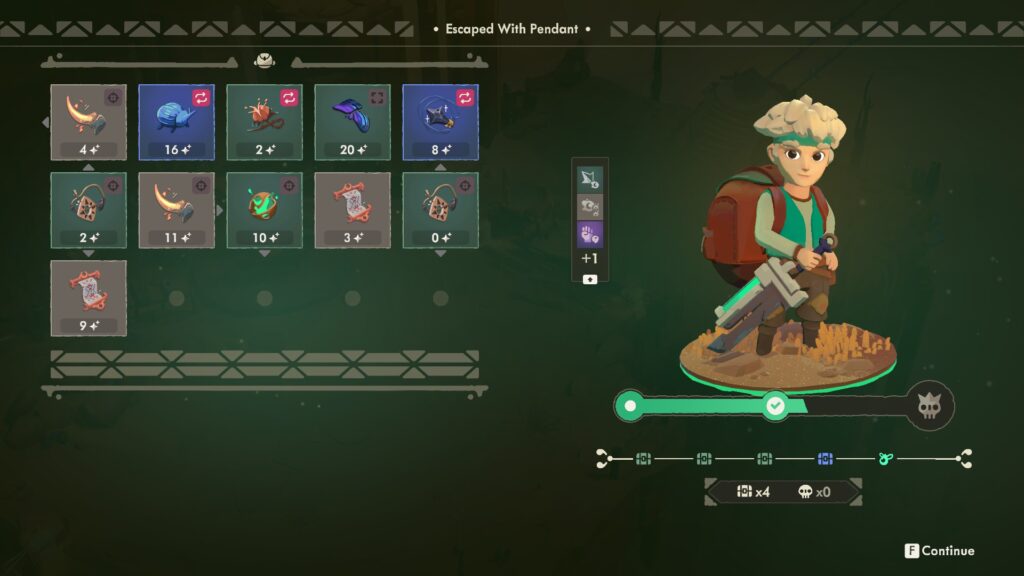Pick the red scroll worth 9

(89, 298)
